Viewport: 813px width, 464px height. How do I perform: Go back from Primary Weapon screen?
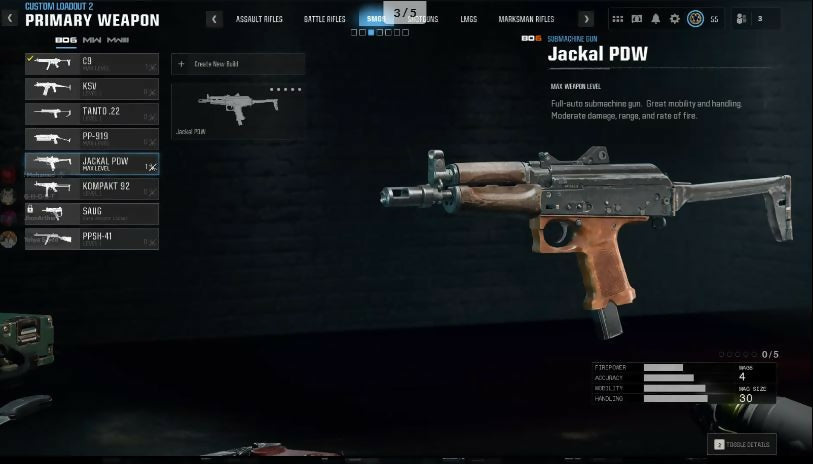coord(11,19)
